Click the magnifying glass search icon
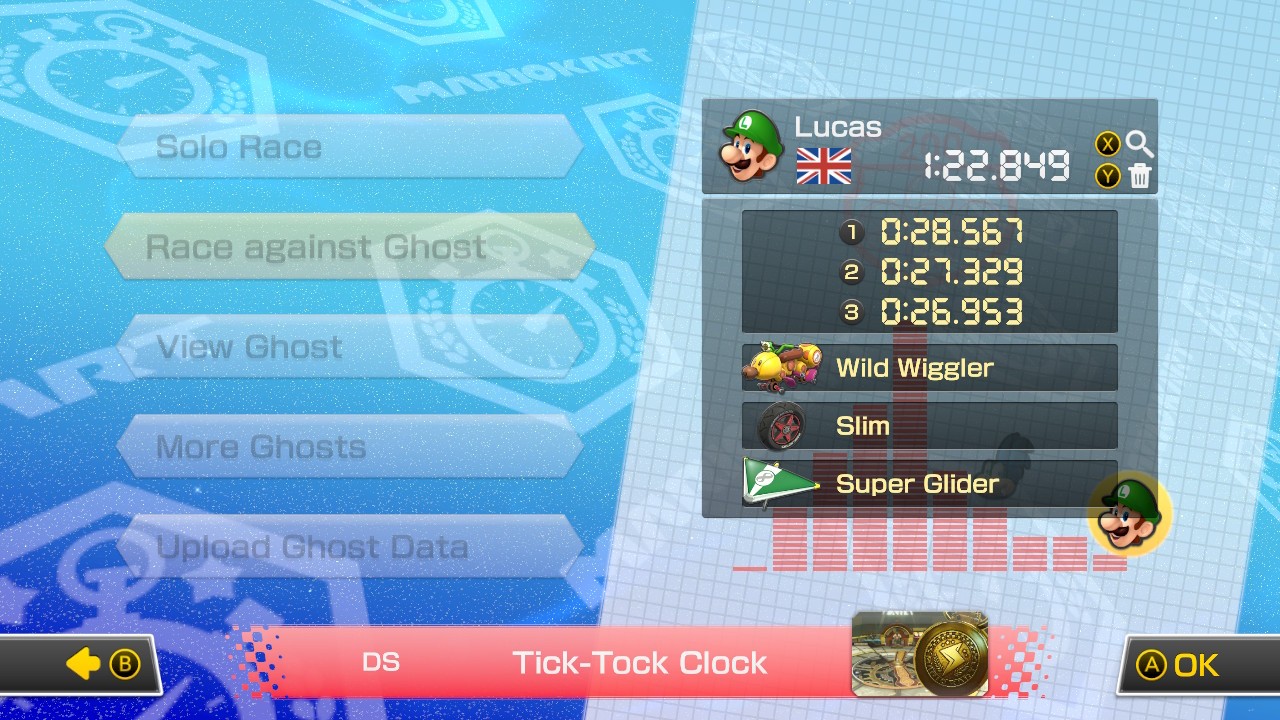This screenshot has width=1280, height=720. click(x=1140, y=144)
